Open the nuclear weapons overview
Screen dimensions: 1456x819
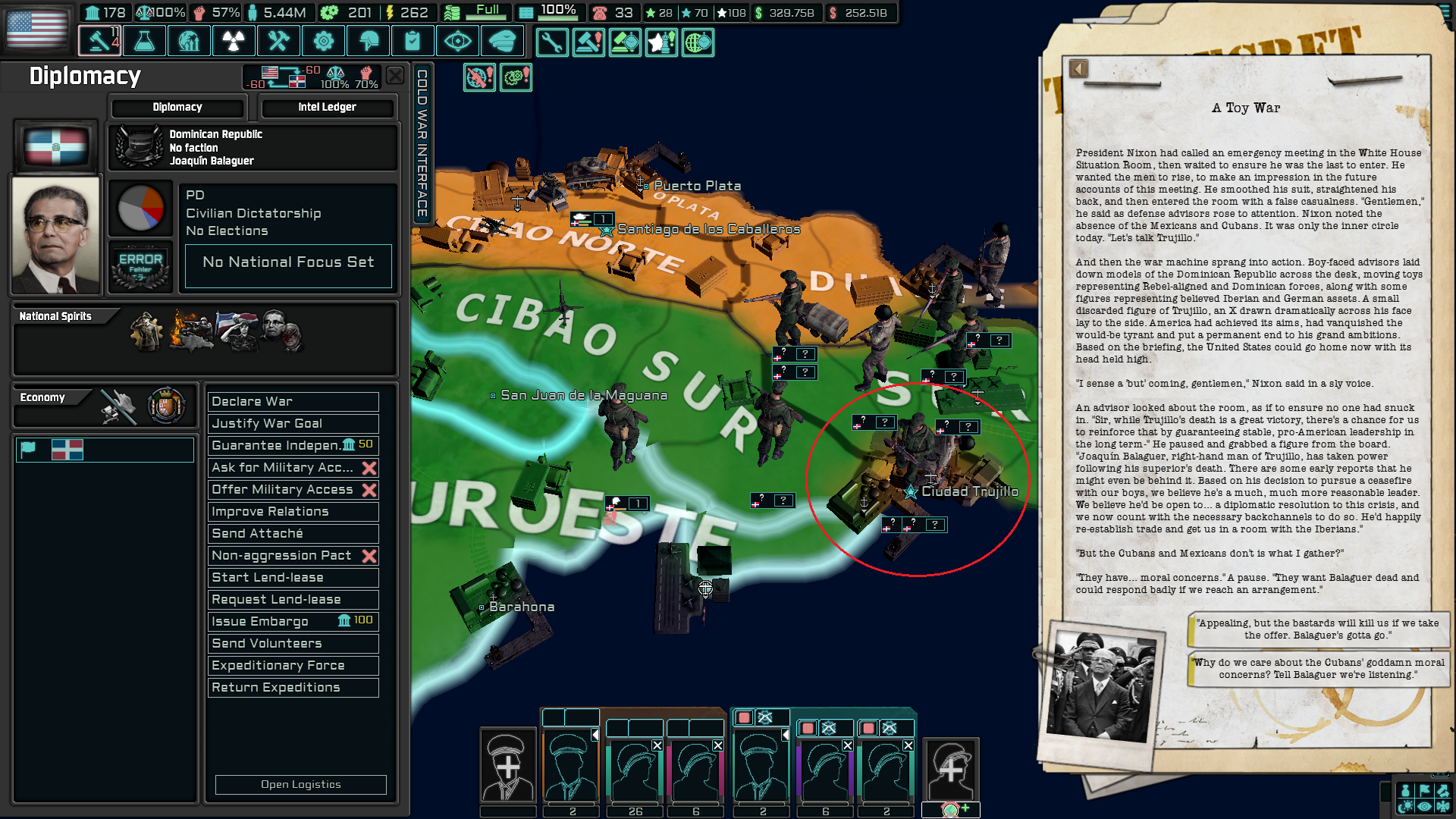click(234, 41)
